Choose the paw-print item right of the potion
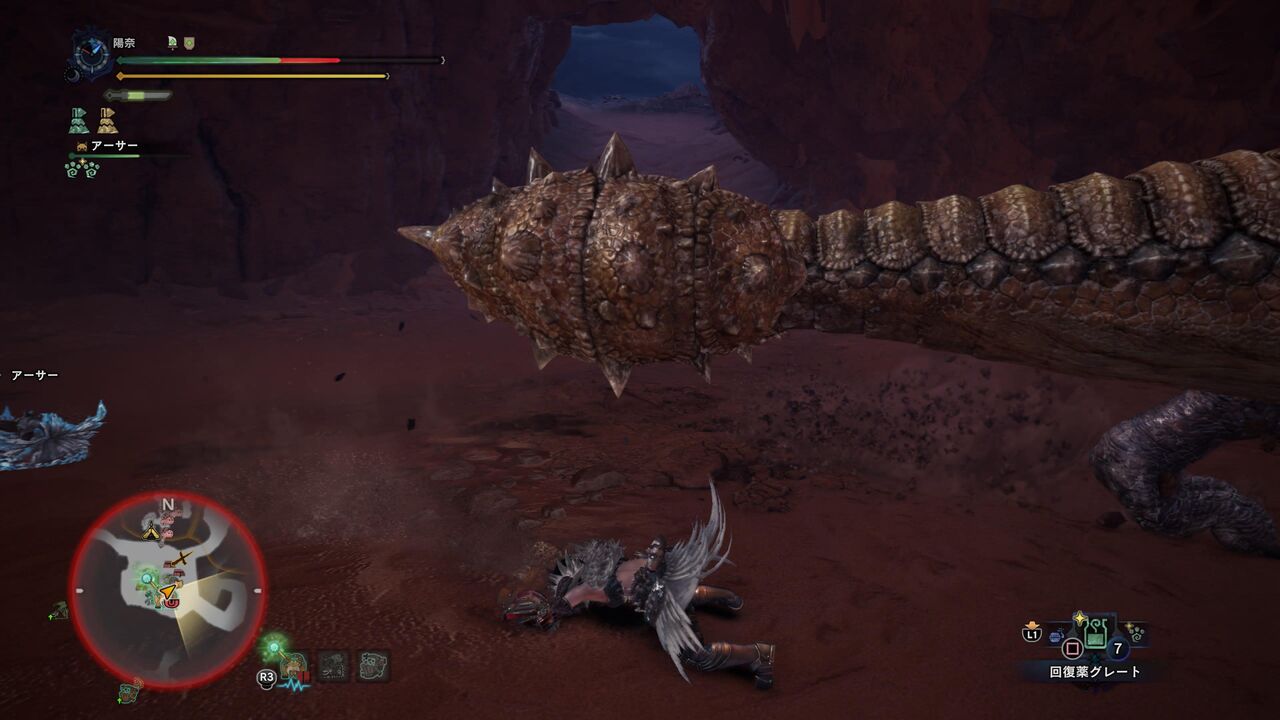The width and height of the screenshot is (1280, 720). click(x=1134, y=632)
